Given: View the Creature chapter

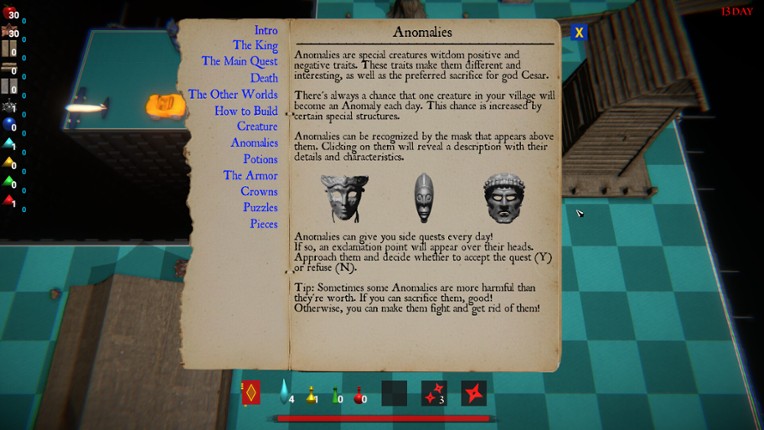Looking at the screenshot, I should coord(257,127).
